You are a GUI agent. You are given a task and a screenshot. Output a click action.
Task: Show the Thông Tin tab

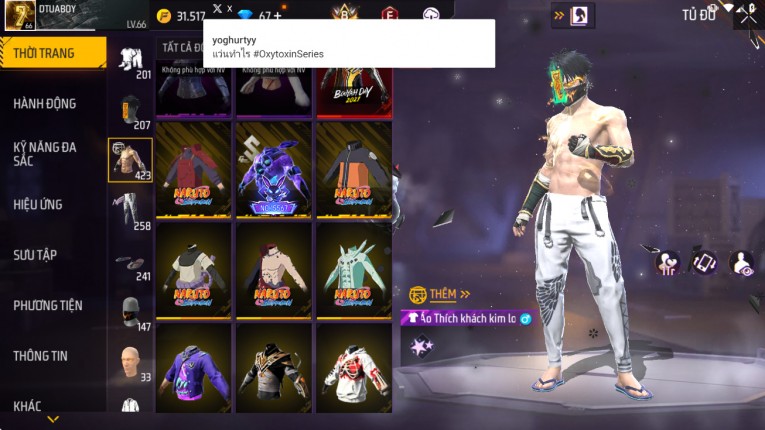[41, 355]
